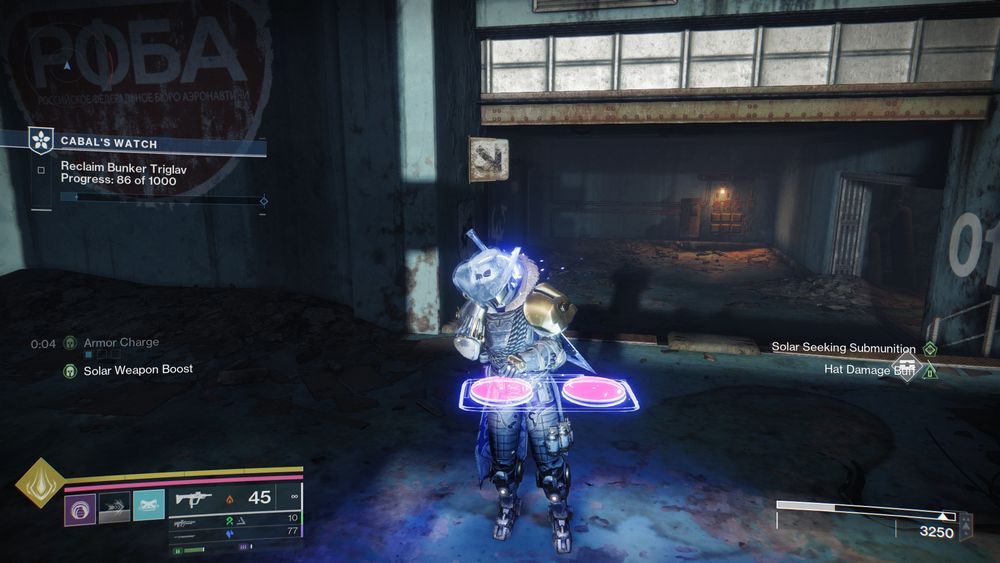Screen dimensions: 1000x563
Task: Toggle the Reclaim Bunker Triglav objective checkbox
Action: [41, 170]
